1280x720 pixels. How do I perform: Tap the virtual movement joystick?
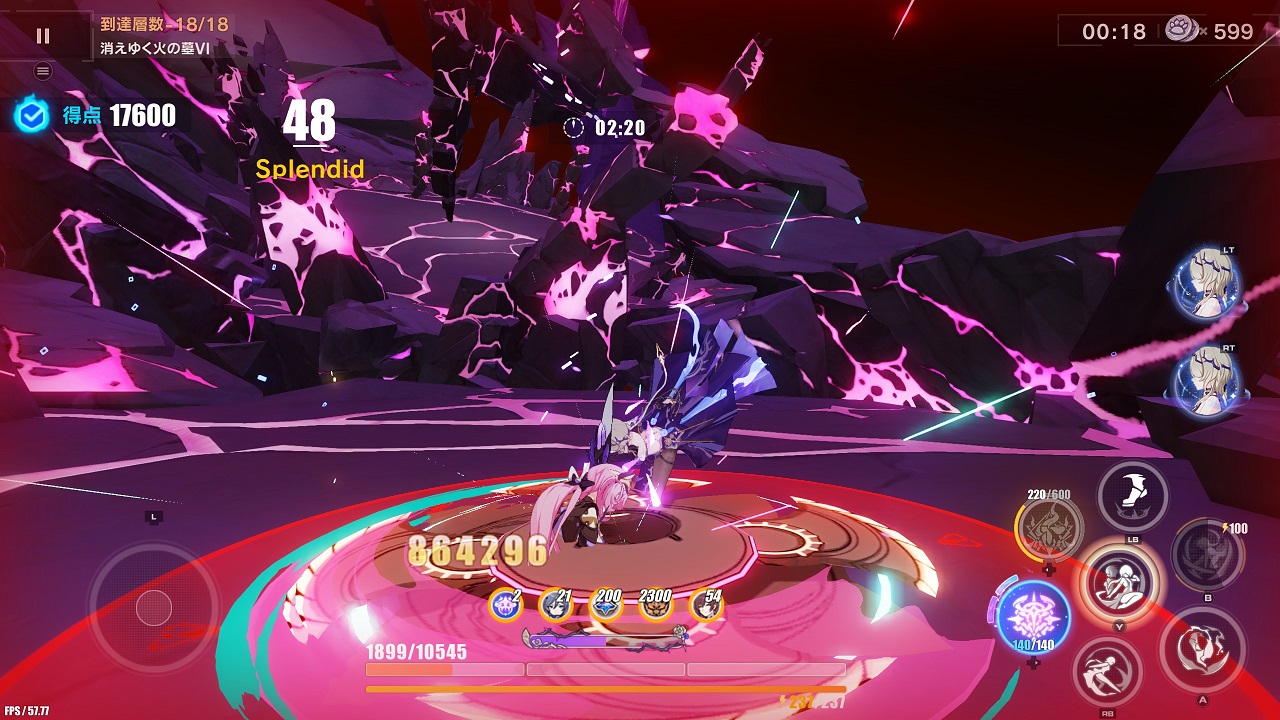point(153,606)
